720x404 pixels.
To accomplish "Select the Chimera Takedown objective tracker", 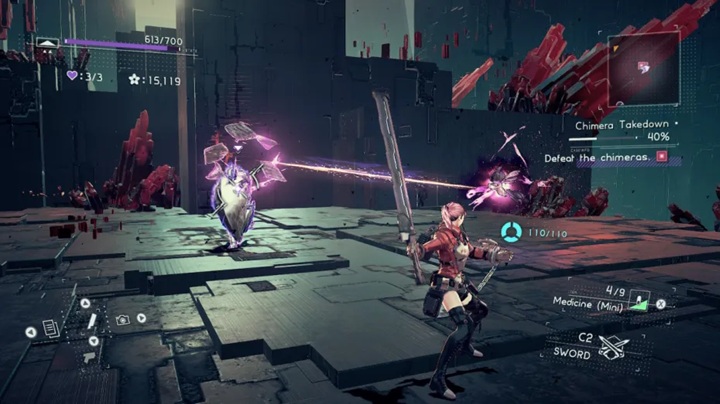I will [620, 125].
